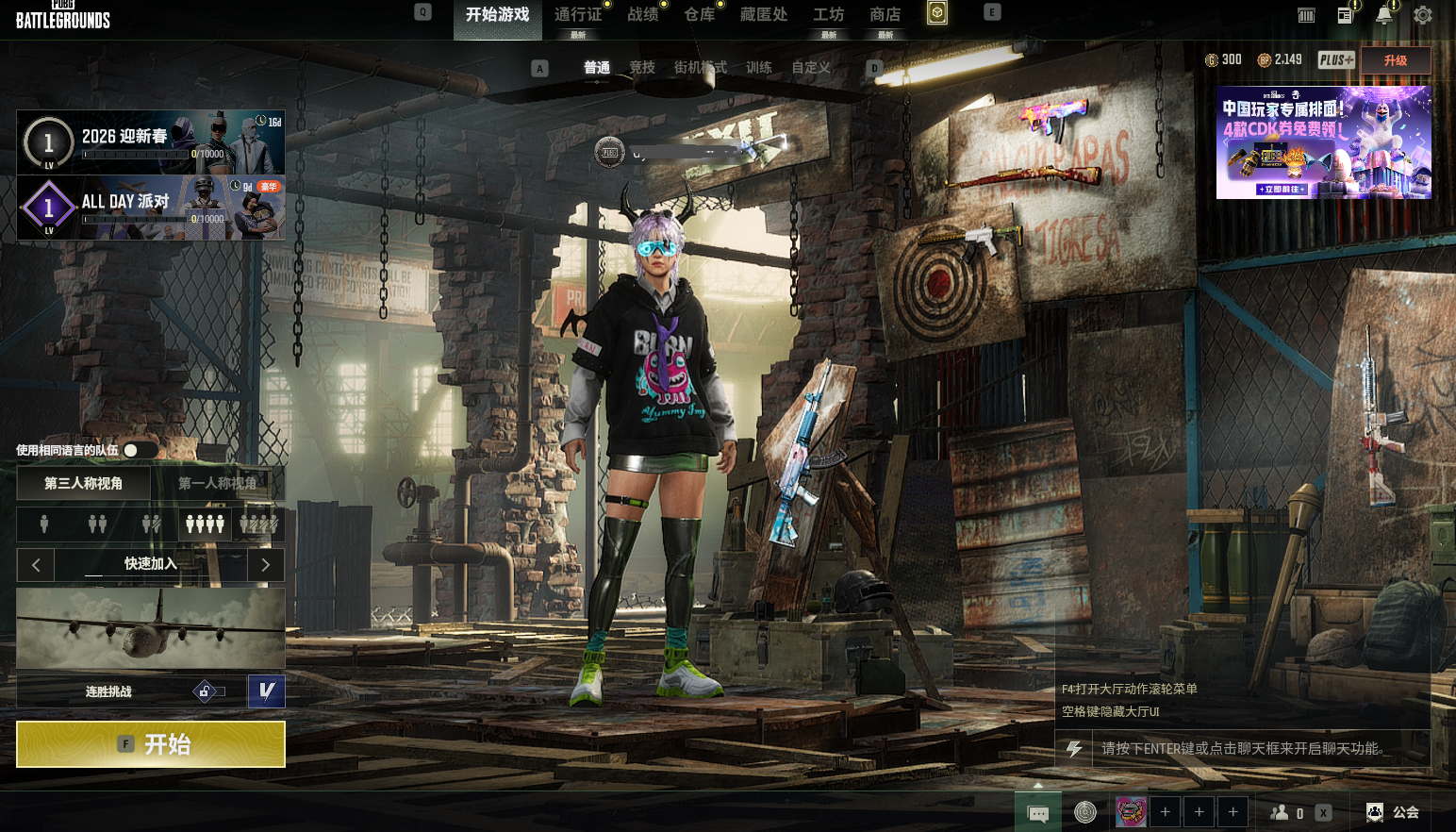1456x832 pixels.
Task: Open the 公会 clan panel
Action: [1394, 812]
